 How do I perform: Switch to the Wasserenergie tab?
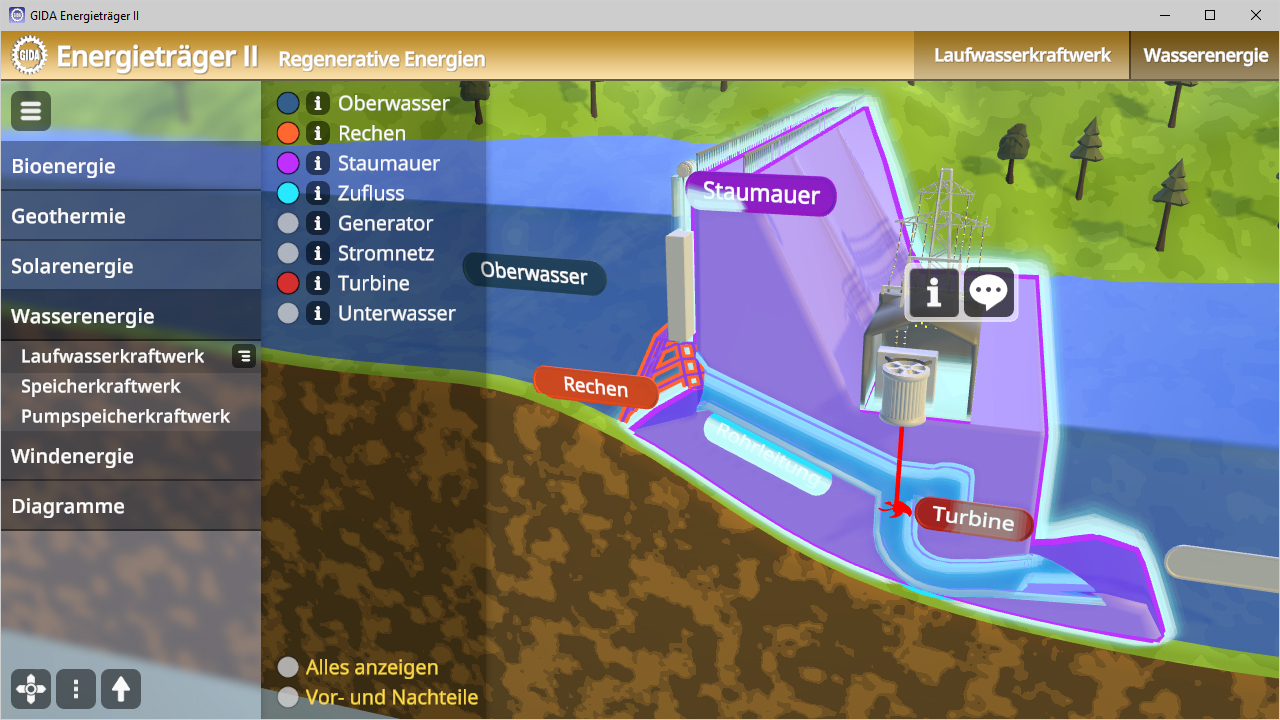coord(1204,55)
